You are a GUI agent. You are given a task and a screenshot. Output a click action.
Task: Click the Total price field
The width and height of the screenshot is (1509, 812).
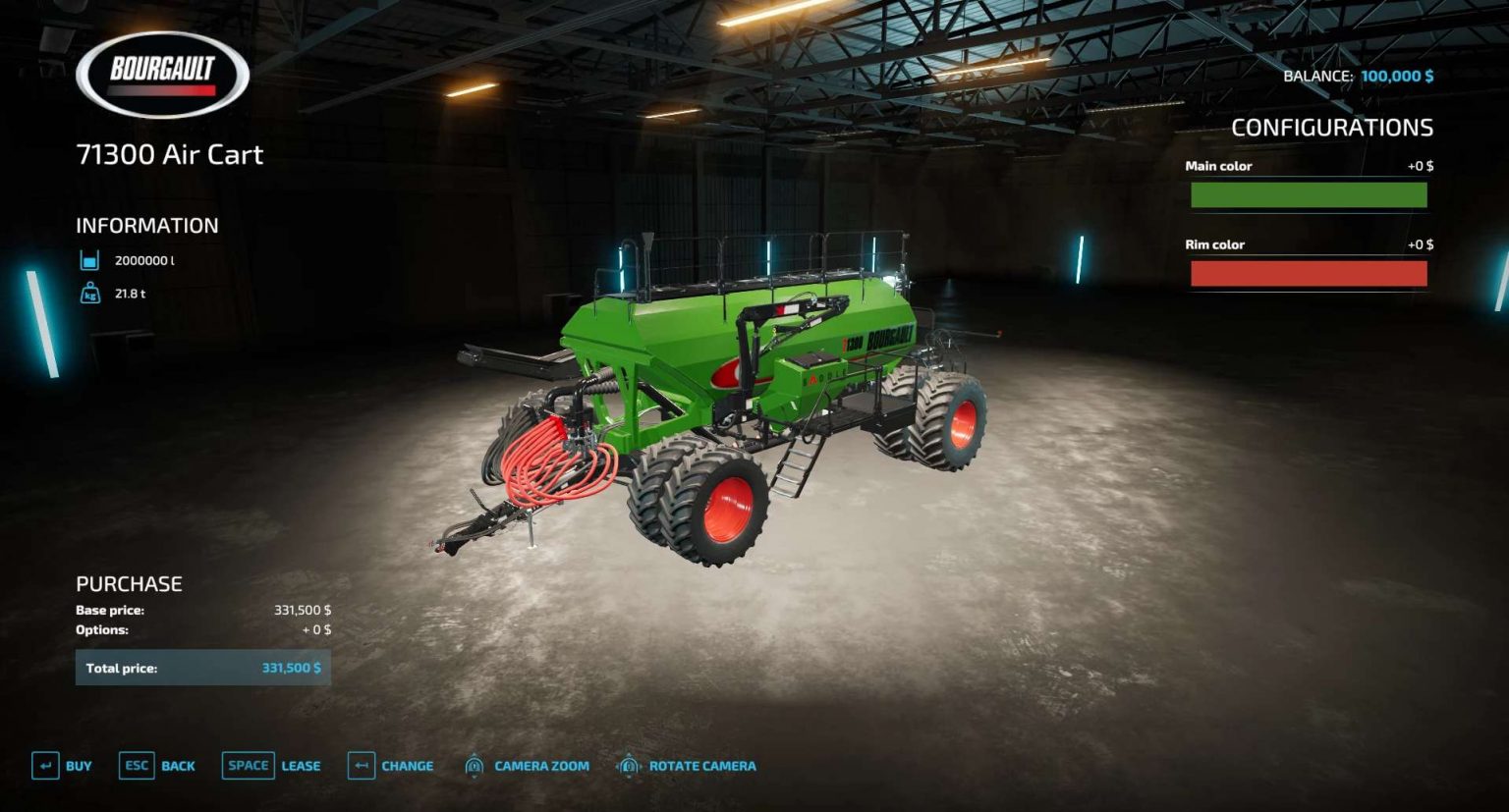click(203, 667)
